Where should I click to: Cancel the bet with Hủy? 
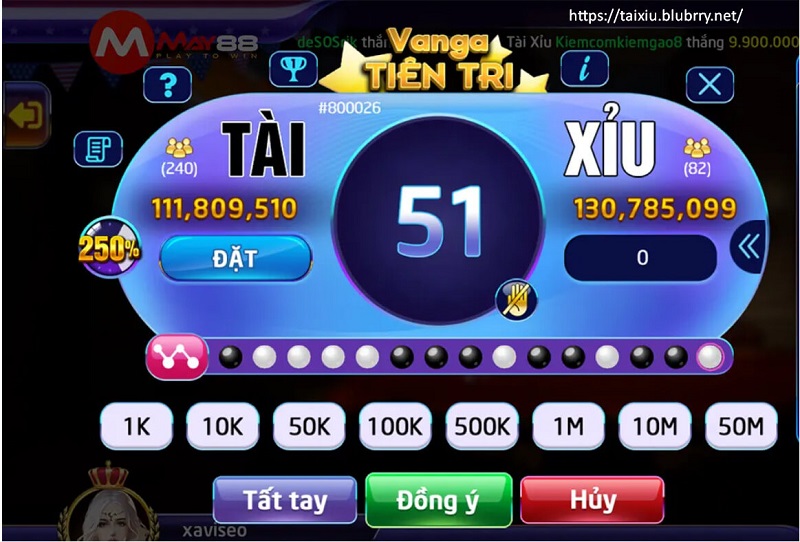592,499
